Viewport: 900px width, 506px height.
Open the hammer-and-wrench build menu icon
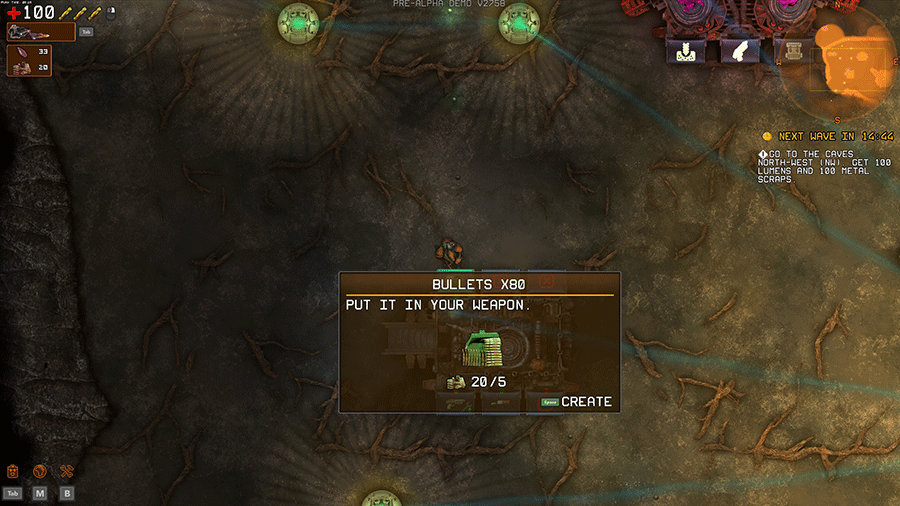67,471
